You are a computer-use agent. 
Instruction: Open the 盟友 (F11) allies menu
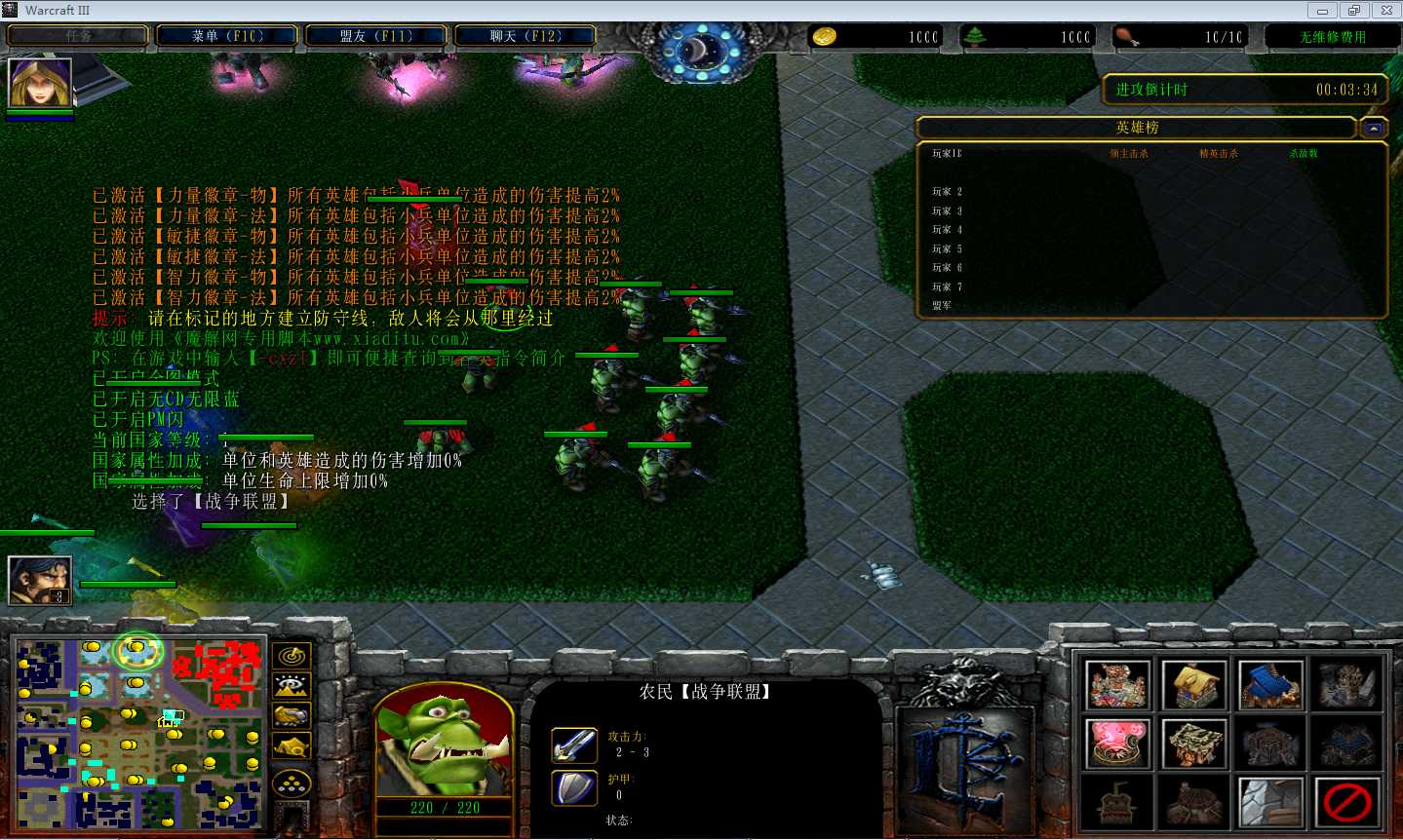tap(376, 36)
